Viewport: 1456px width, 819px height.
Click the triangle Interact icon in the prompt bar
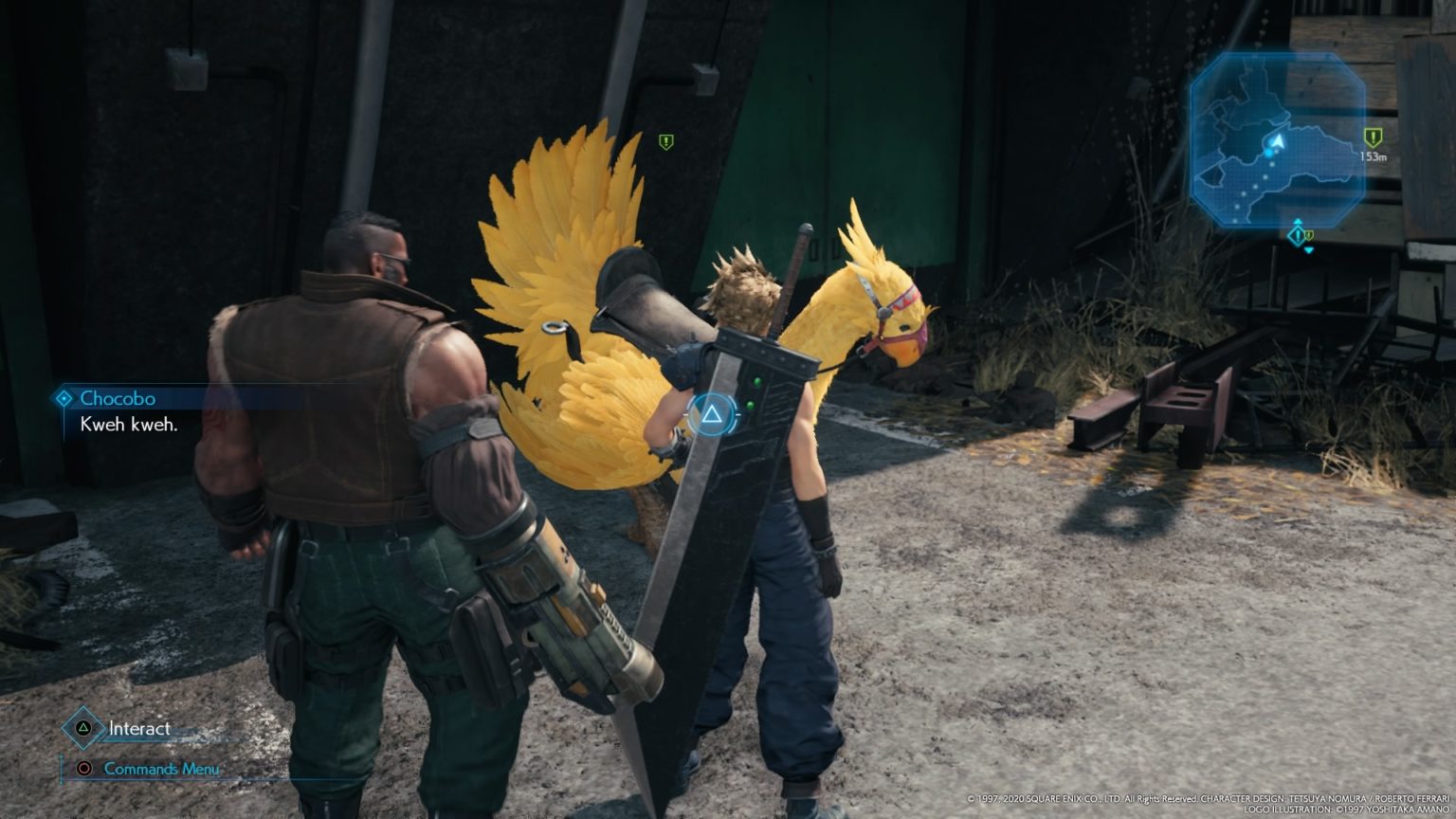82,729
